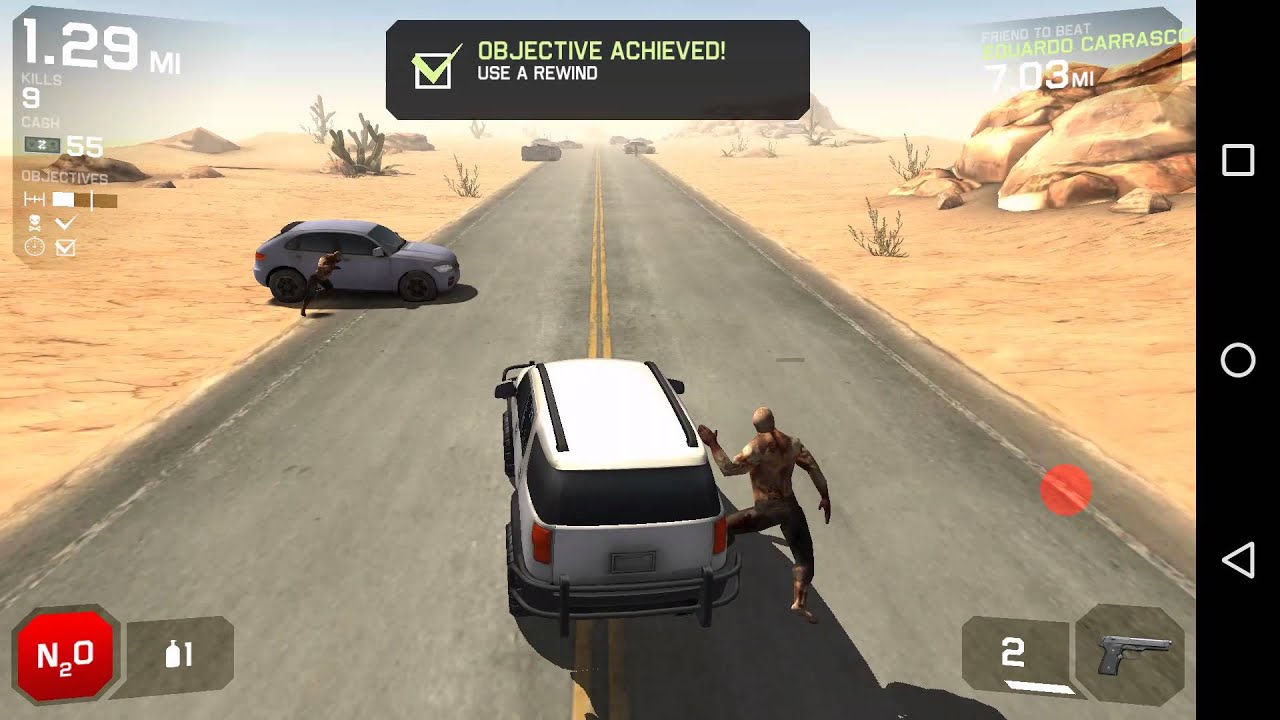Activate the red N2O nitro boost
The image size is (1280, 720).
tap(65, 656)
